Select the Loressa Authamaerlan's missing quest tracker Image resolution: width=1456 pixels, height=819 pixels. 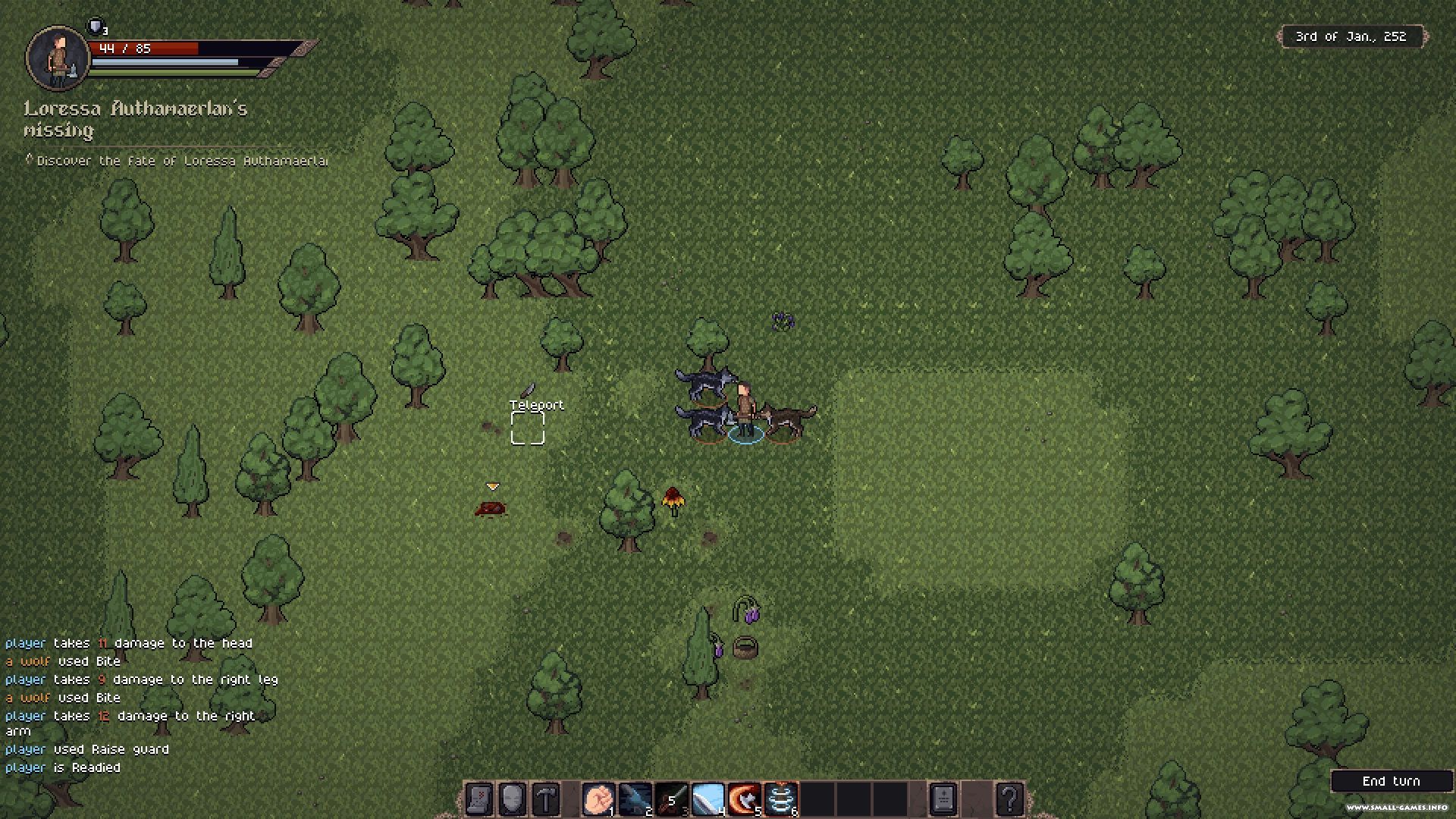[136, 119]
